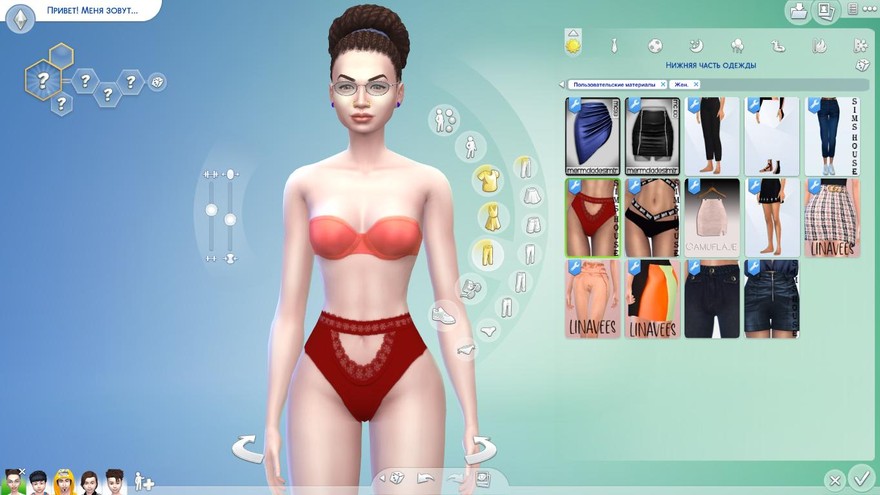Image resolution: width=880 pixels, height=495 pixels.
Task: Add a new Sim to the household
Action: [x=144, y=481]
